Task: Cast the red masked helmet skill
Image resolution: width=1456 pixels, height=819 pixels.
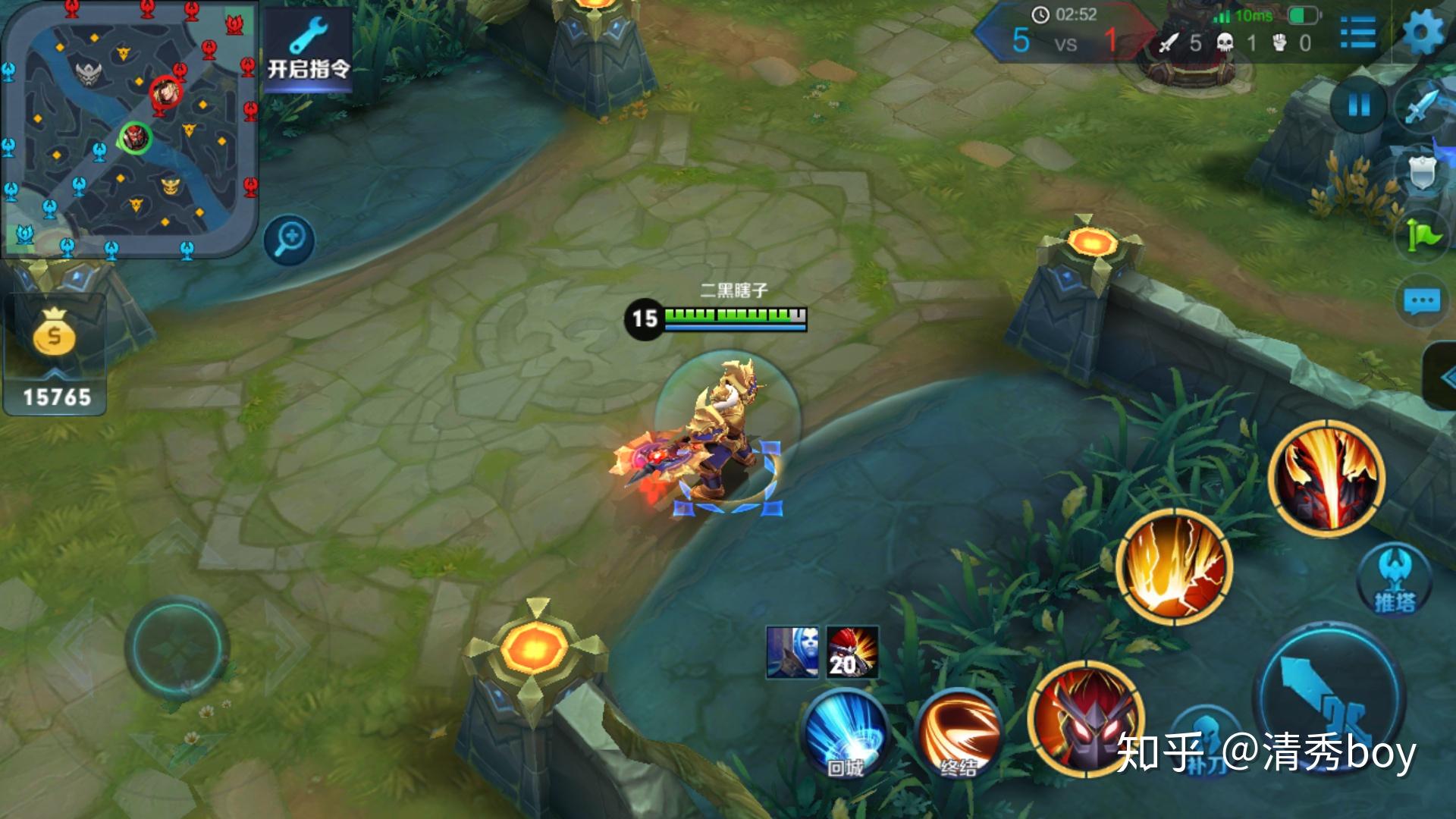Action: [1086, 717]
